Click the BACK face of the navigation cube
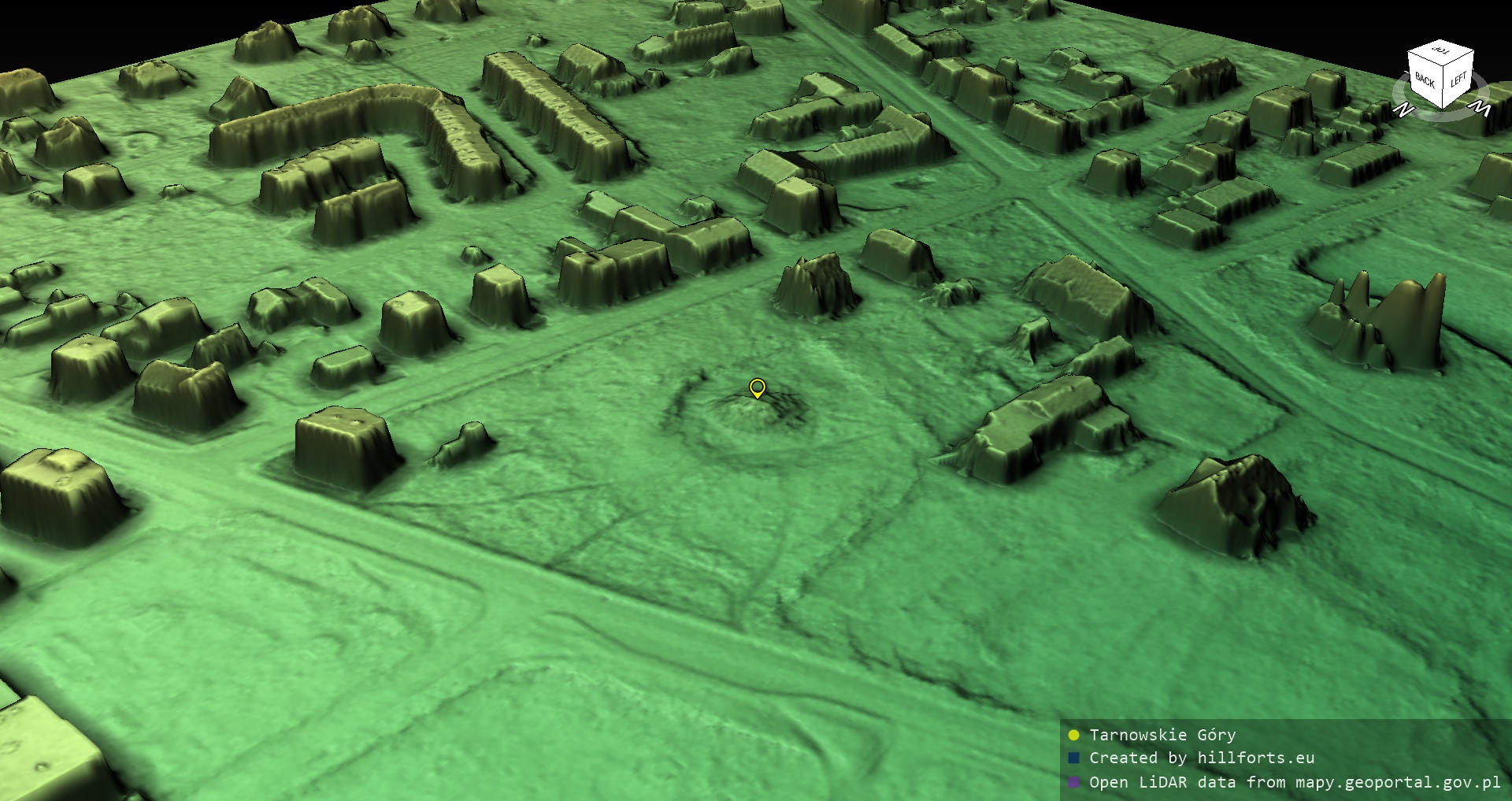The width and height of the screenshot is (1512, 801). [x=1425, y=80]
